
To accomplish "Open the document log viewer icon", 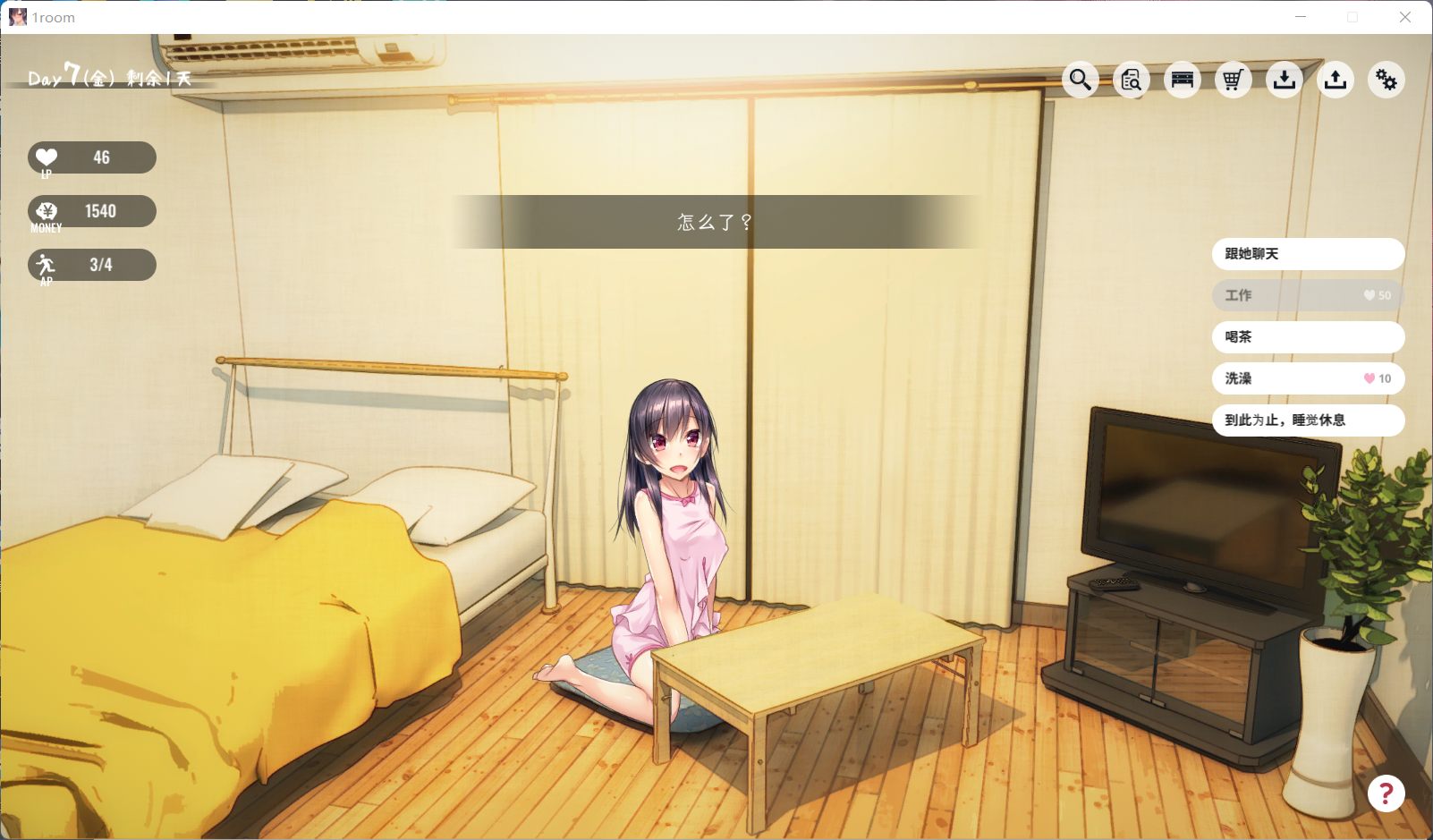I will point(1132,81).
